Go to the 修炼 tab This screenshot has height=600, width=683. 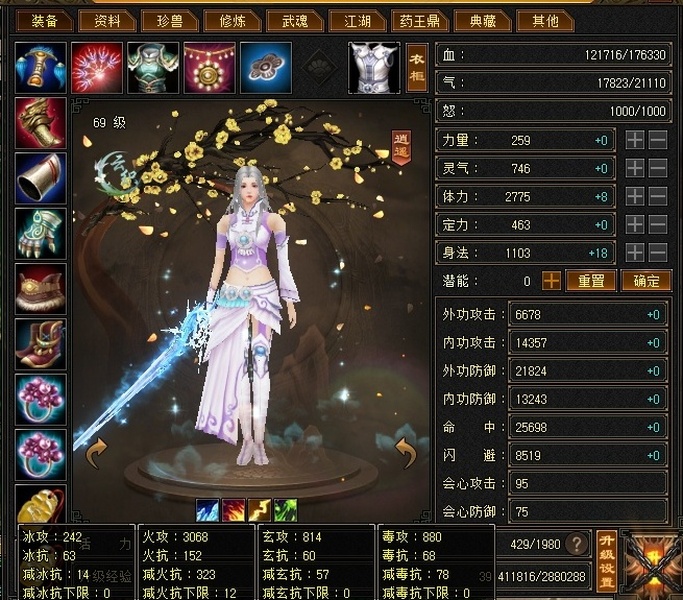pos(232,20)
